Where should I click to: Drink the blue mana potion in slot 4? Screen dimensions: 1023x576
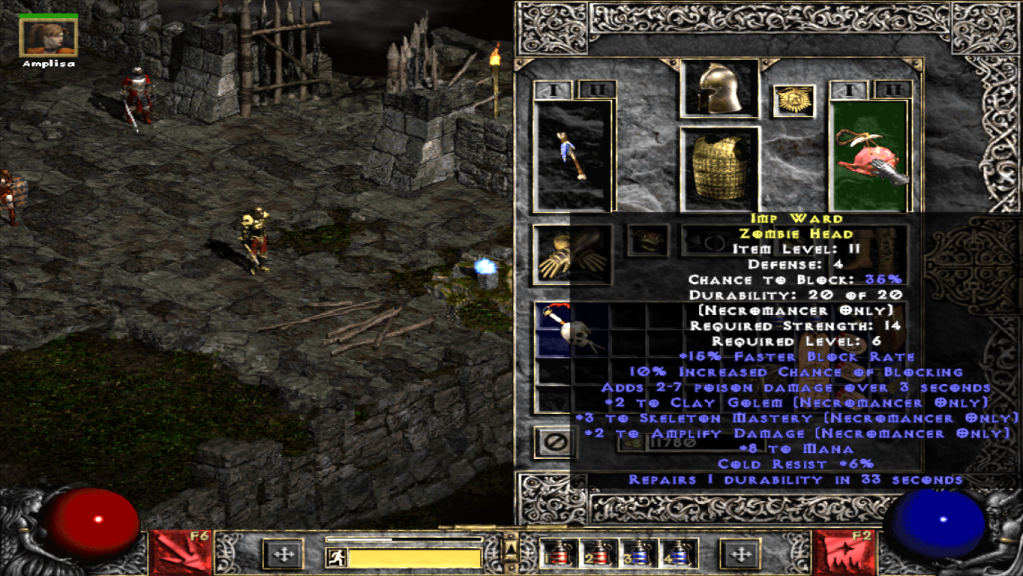coord(682,555)
